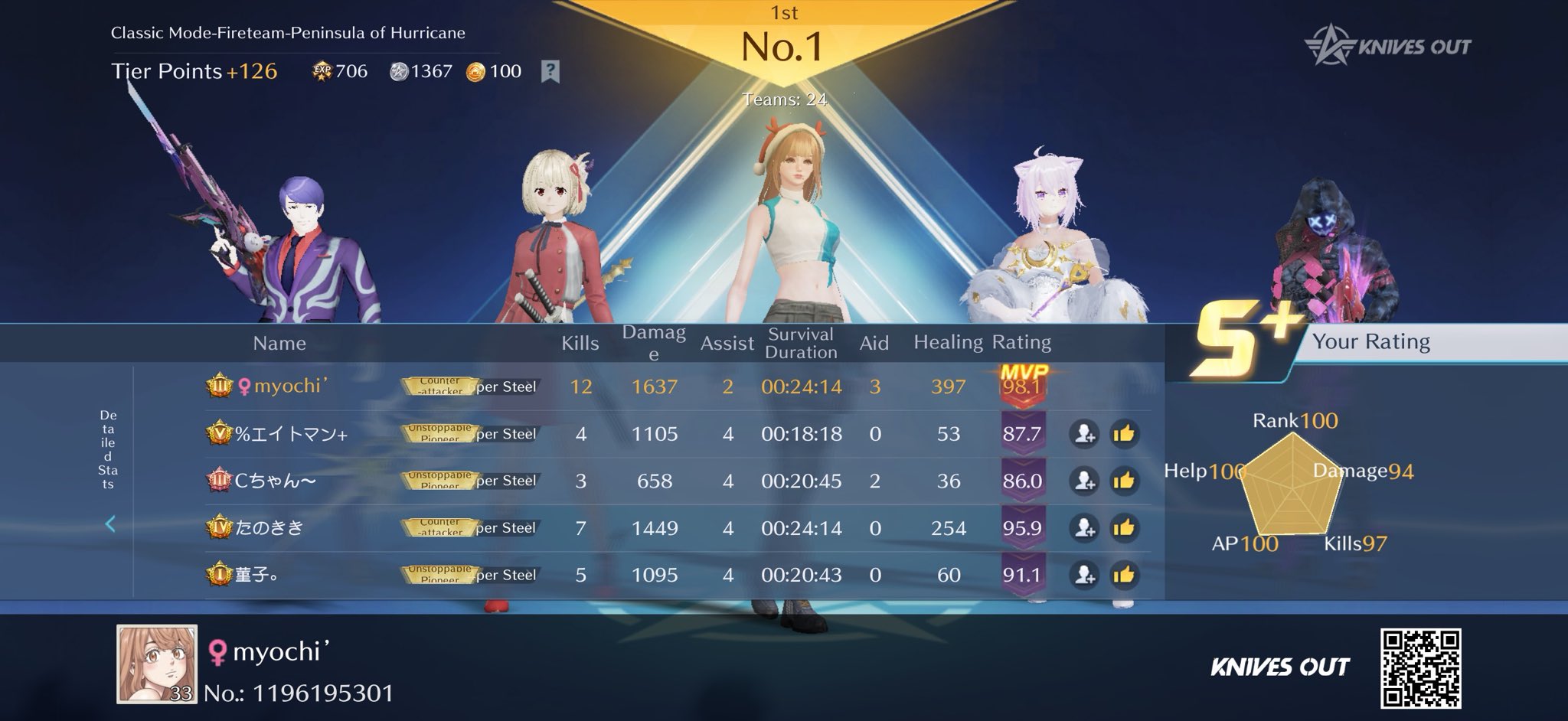
Task: Add Cちゃん〜 as a friend
Action: [1083, 481]
